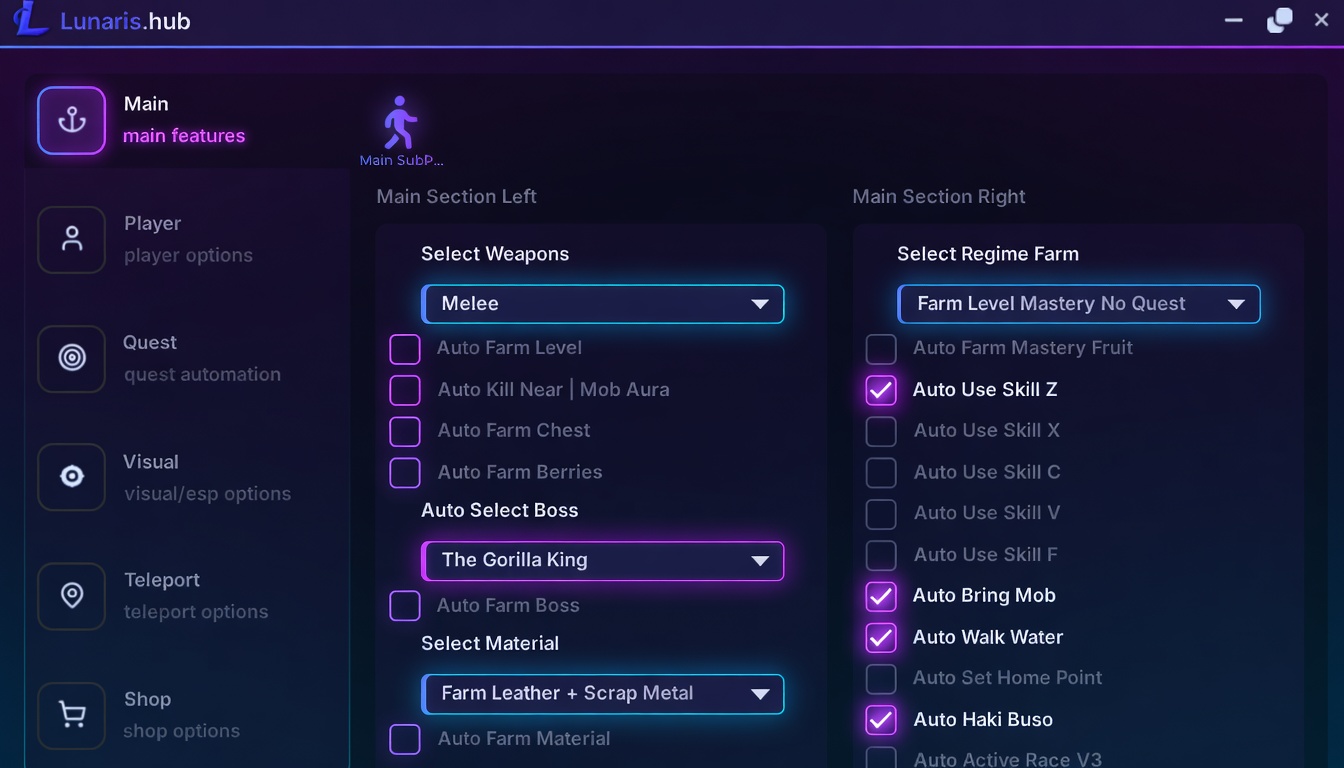Viewport: 1344px width, 768px height.
Task: Open the Shop options tab
Action: 72,715
